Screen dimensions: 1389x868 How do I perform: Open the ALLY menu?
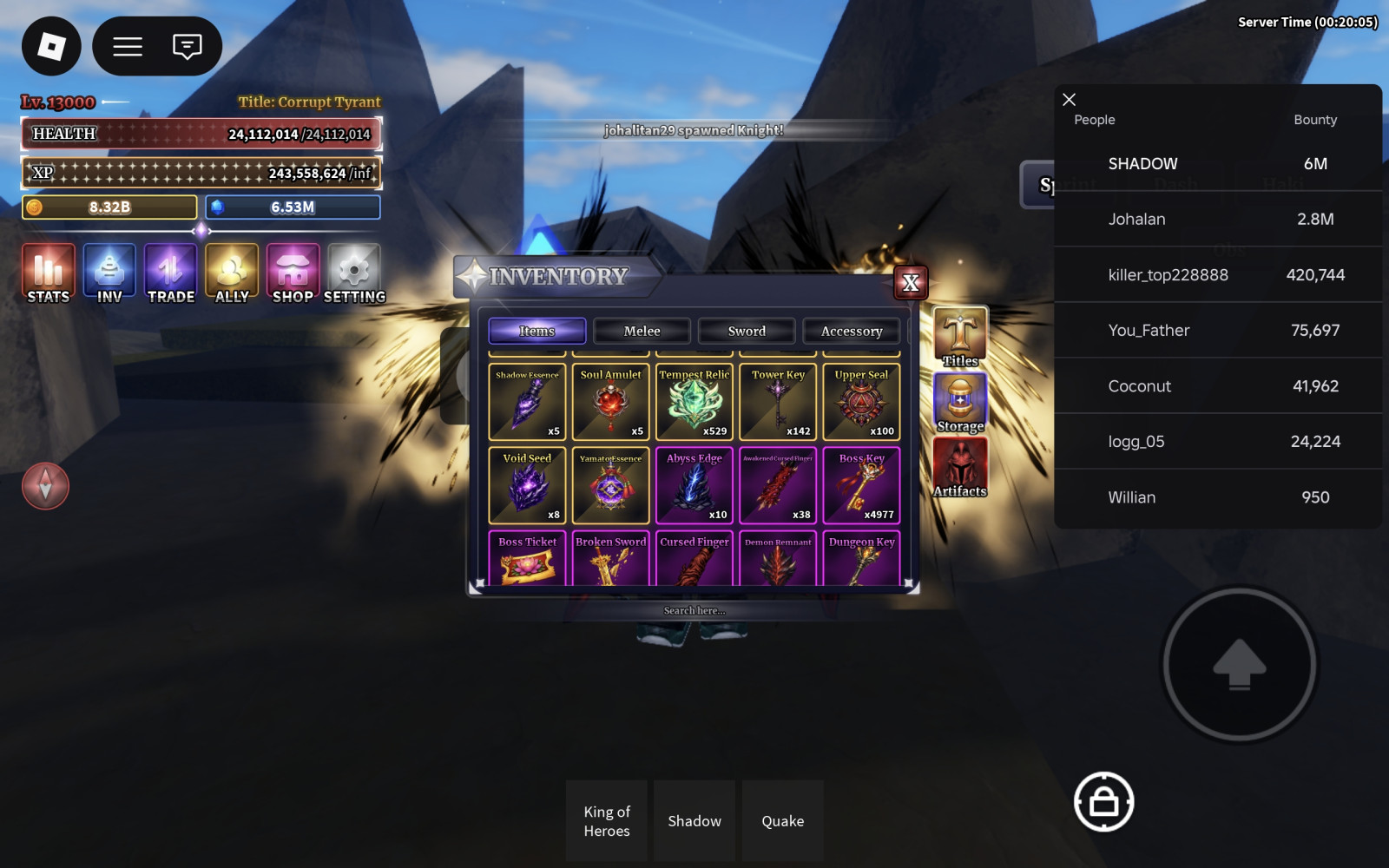[232, 273]
